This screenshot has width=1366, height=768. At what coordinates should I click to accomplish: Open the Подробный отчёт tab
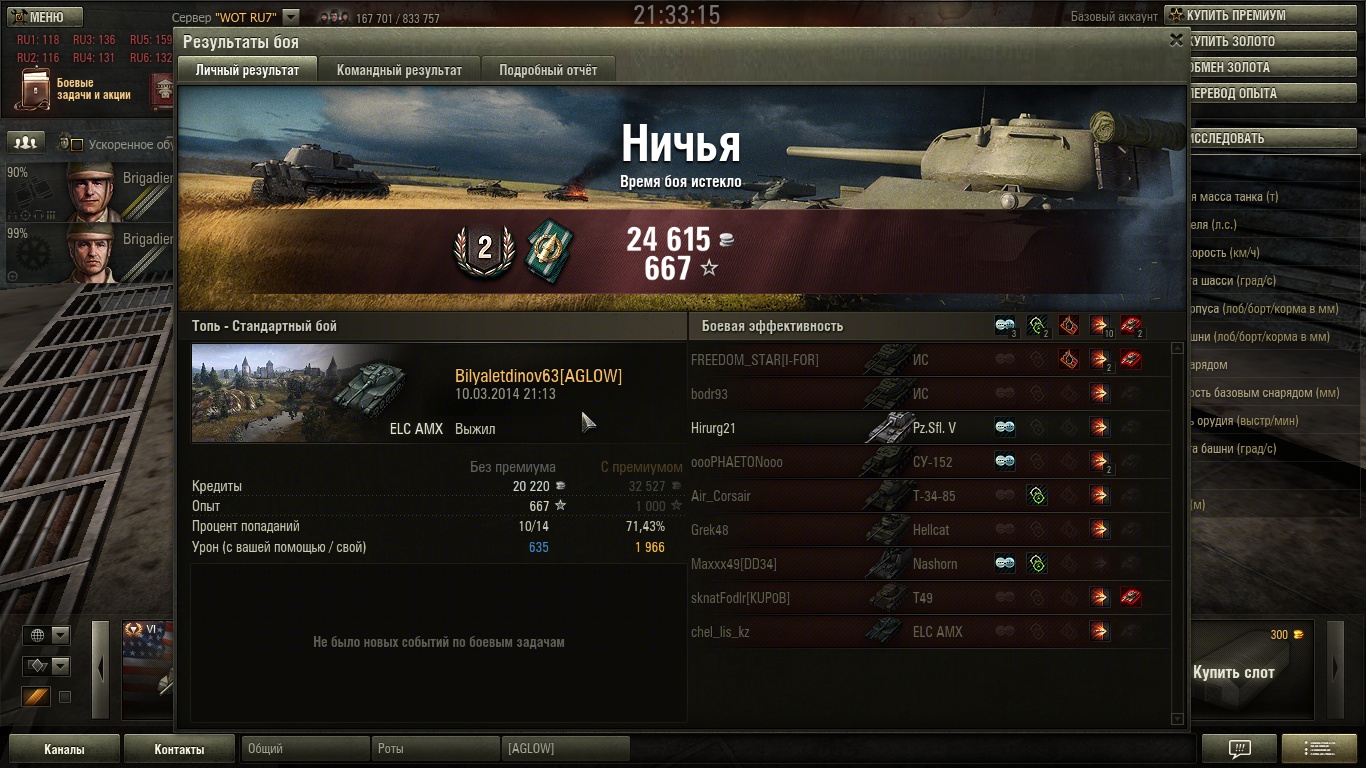point(548,70)
